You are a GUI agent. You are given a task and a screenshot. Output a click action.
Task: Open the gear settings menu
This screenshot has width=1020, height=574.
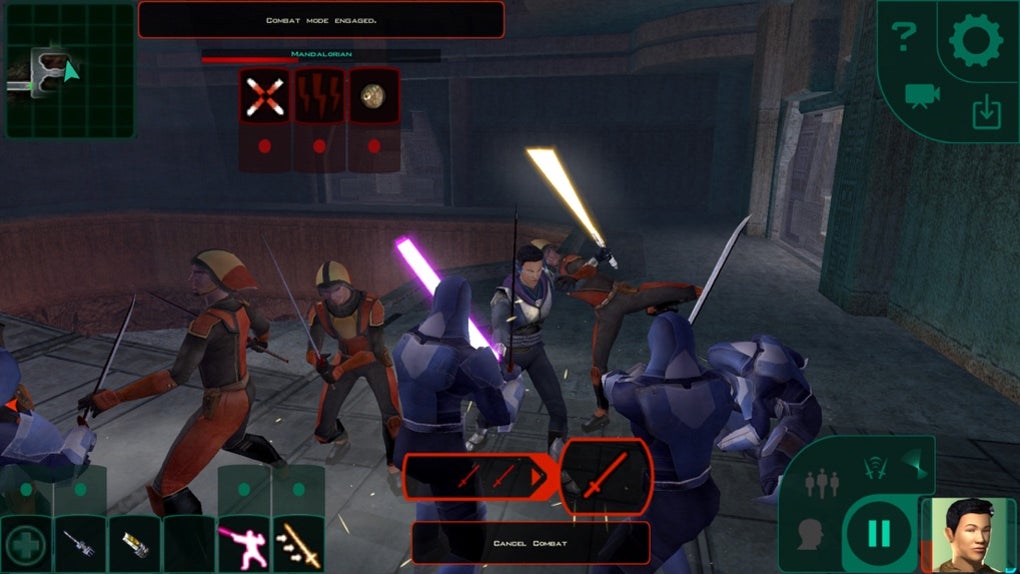tap(975, 42)
